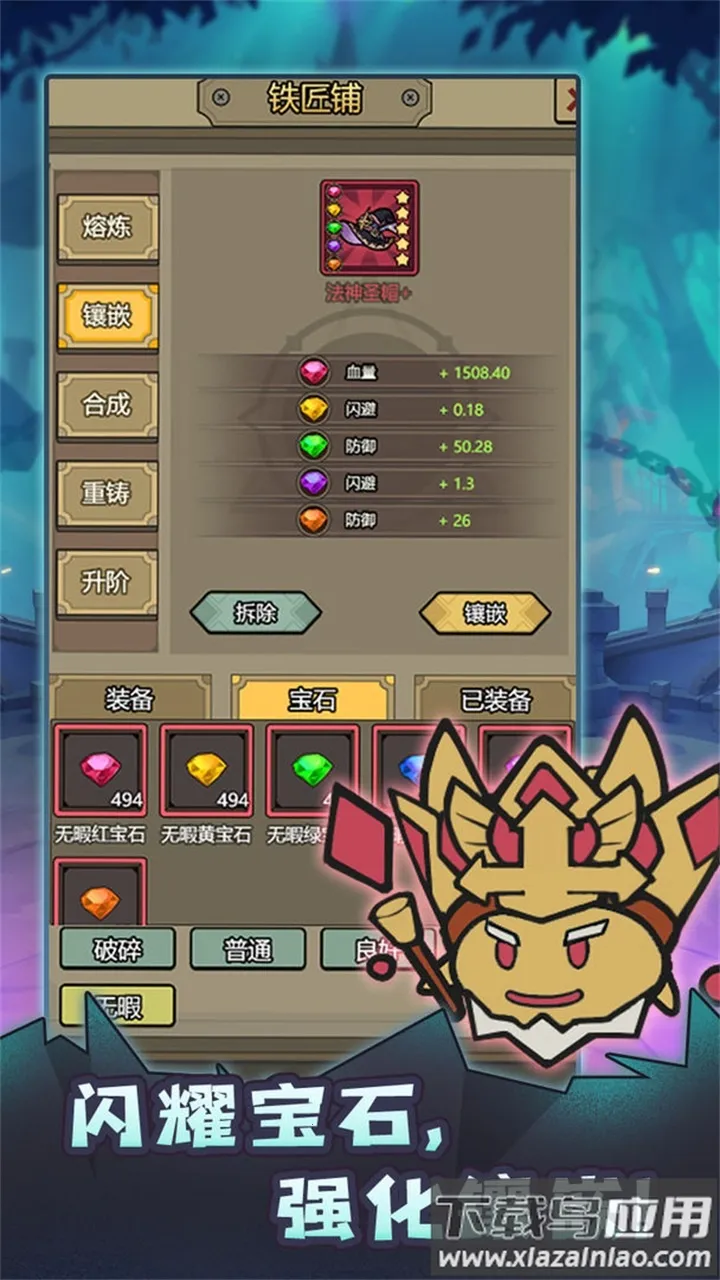Pick the green gem inventory slot
Image resolution: width=720 pixels, height=1280 pixels.
tap(310, 770)
